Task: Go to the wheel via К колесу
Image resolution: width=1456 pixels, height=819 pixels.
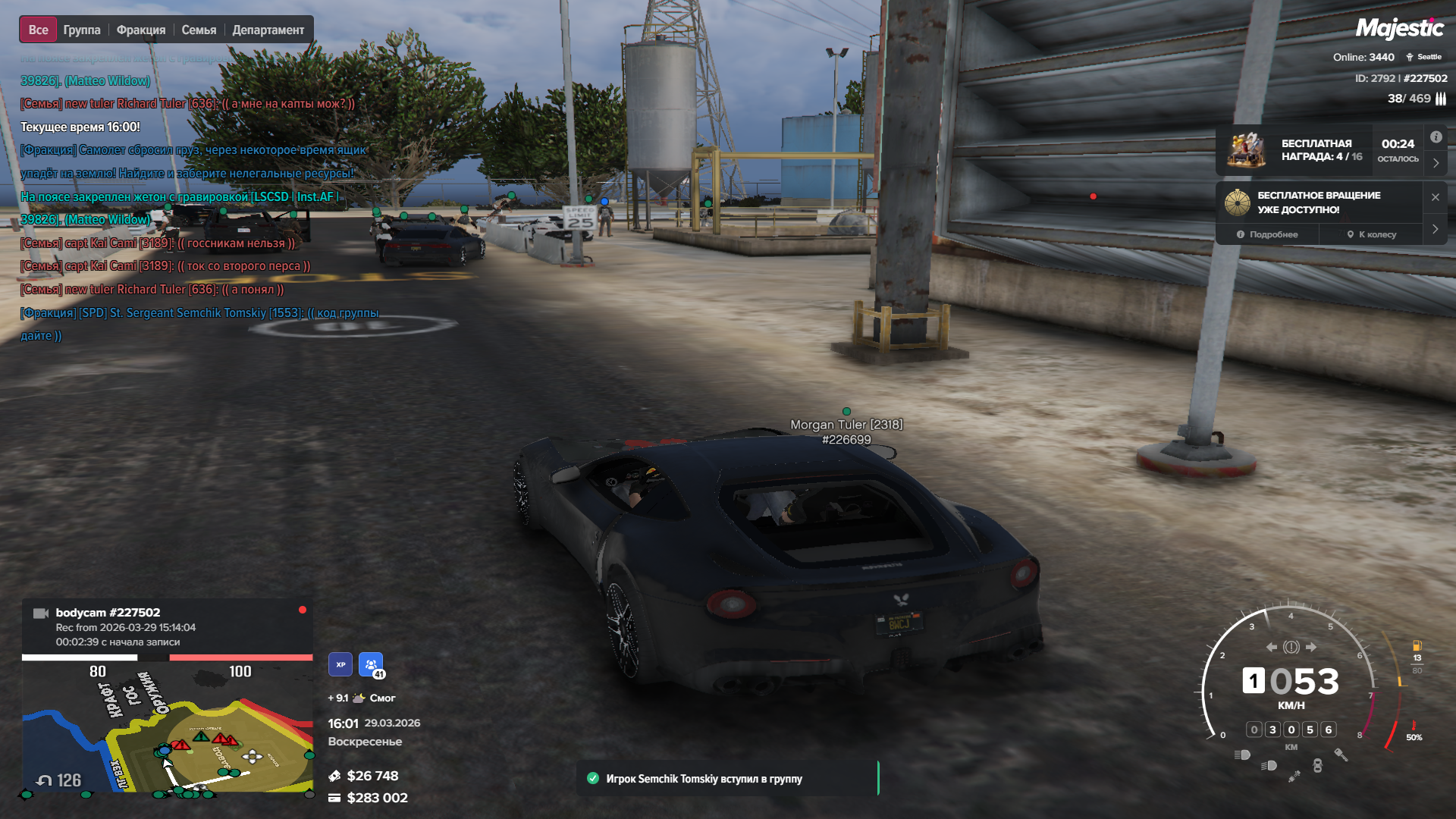Action: 1371,234
